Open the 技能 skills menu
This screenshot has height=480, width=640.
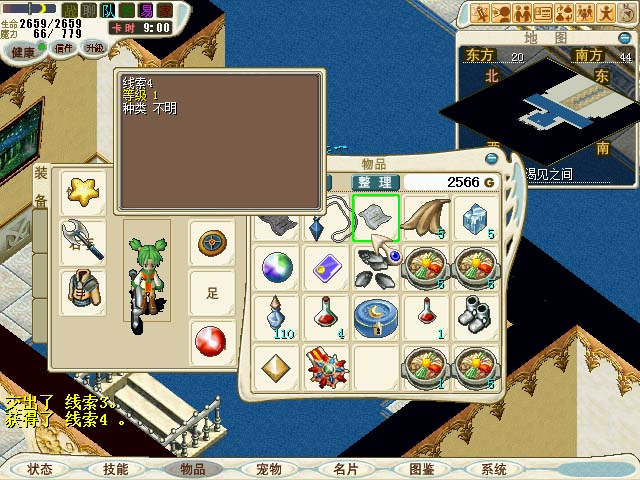[x=116, y=468]
